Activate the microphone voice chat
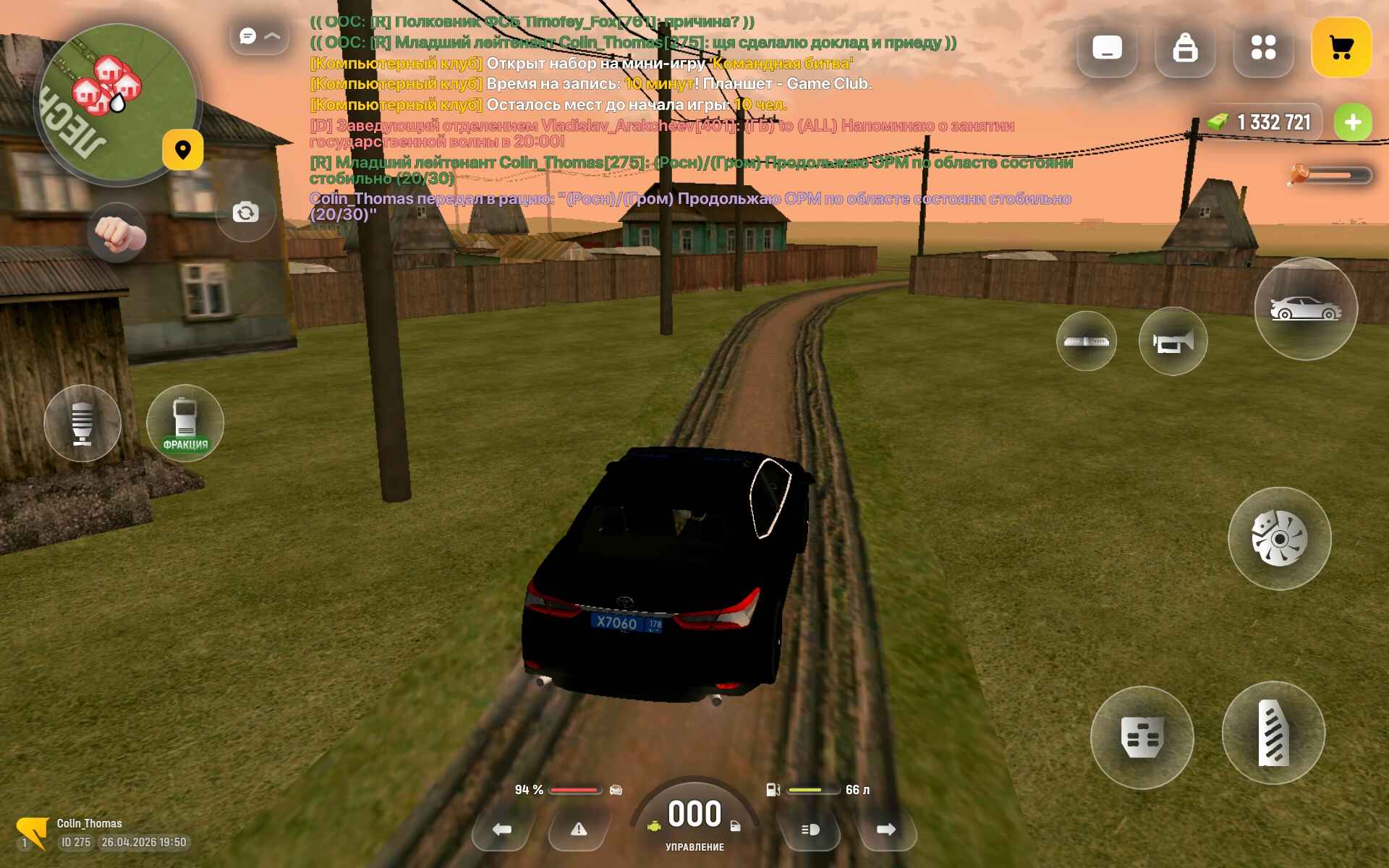The image size is (1389, 868). pyautogui.click(x=82, y=423)
